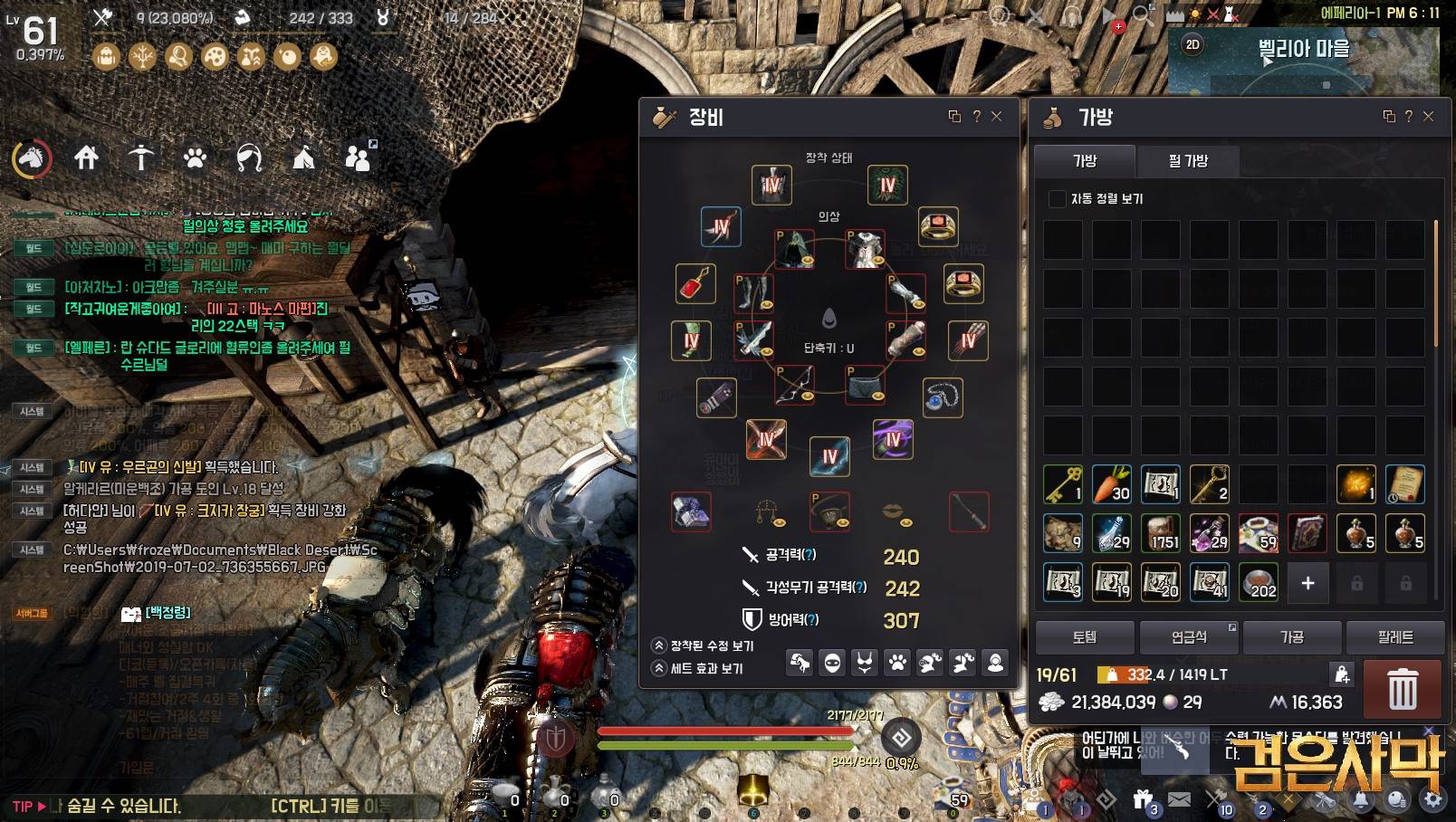Open the 토템 button

click(x=1085, y=637)
